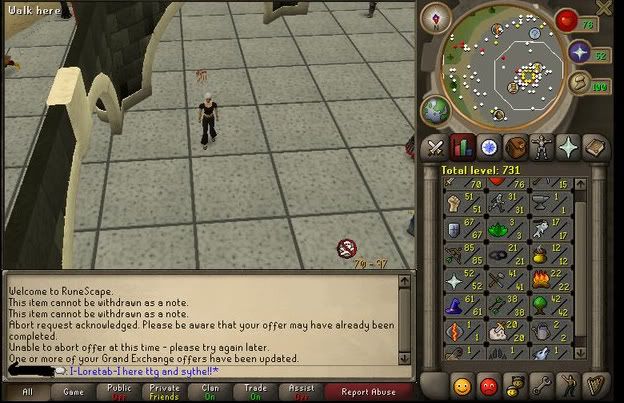Switch to the backpack inventory tab
Viewport: 624px width, 403px height.
(x=516, y=146)
